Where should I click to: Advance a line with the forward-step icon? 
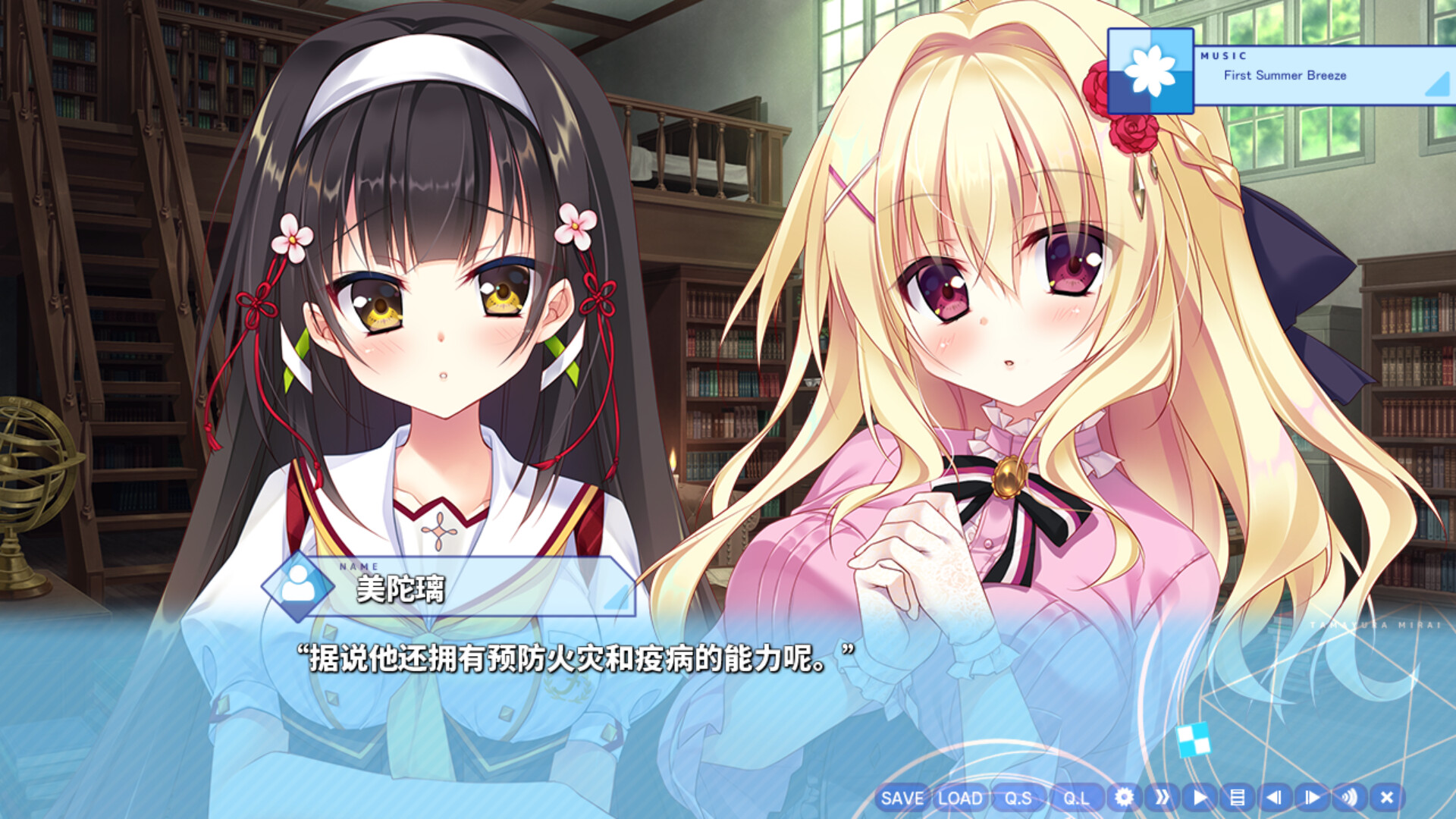tap(1311, 798)
